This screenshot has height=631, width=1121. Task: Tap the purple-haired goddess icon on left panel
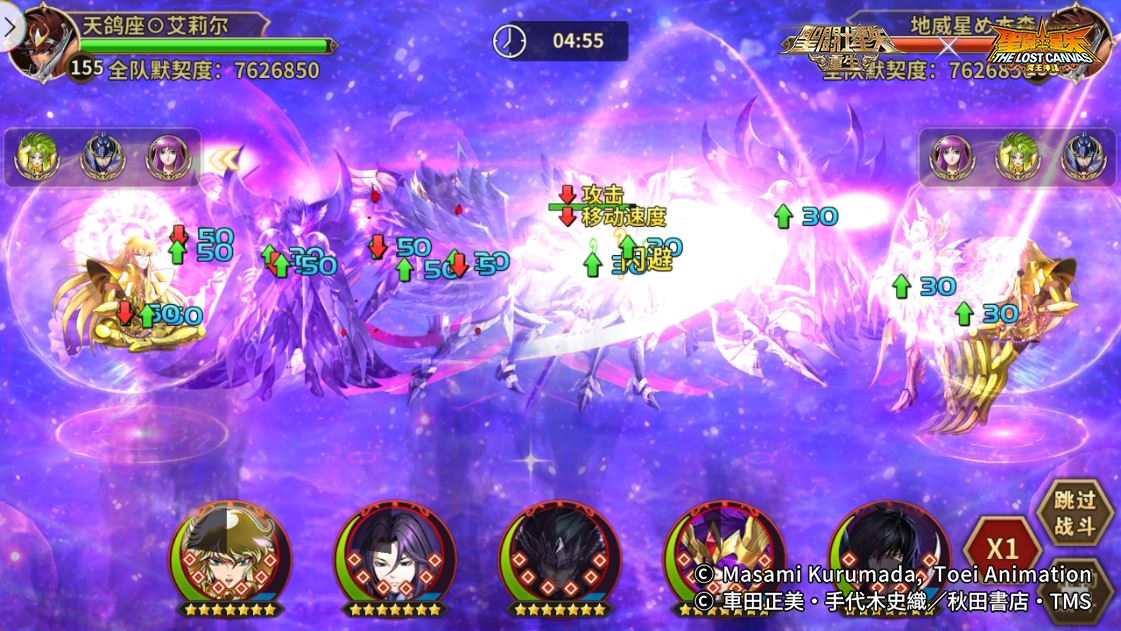(166, 157)
